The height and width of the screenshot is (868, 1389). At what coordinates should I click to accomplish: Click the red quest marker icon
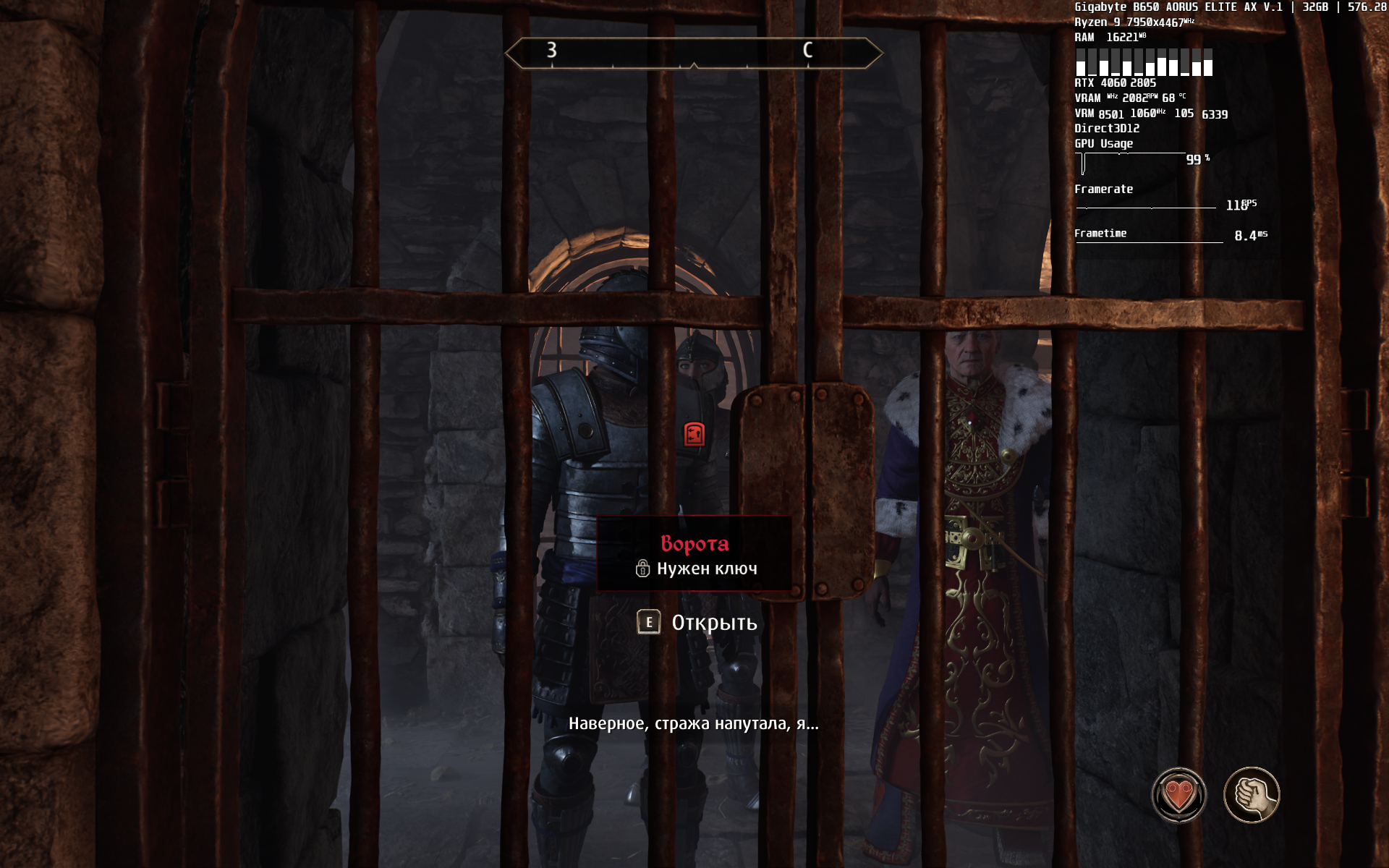(694, 434)
